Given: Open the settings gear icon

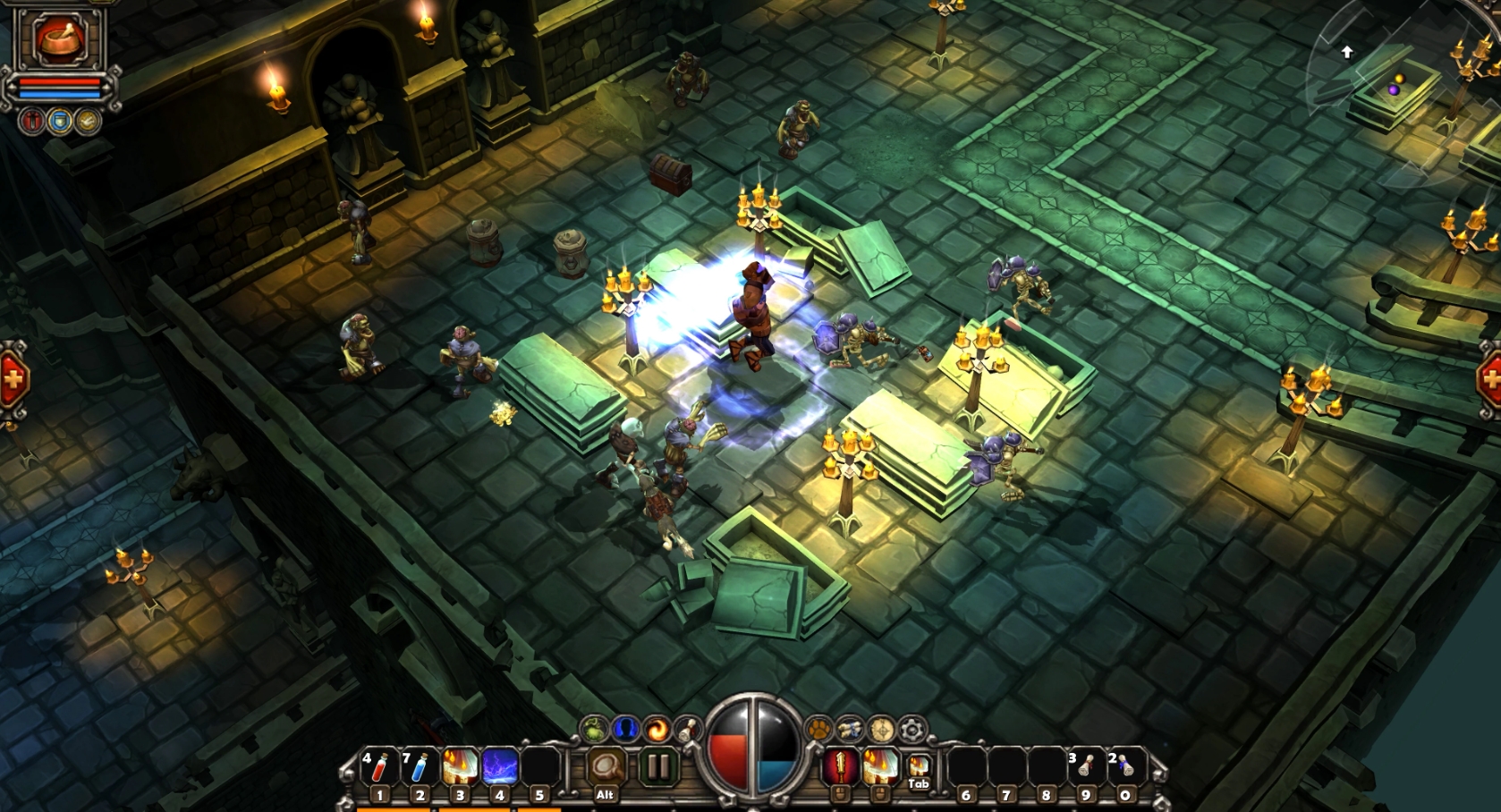Looking at the screenshot, I should tap(911, 730).
